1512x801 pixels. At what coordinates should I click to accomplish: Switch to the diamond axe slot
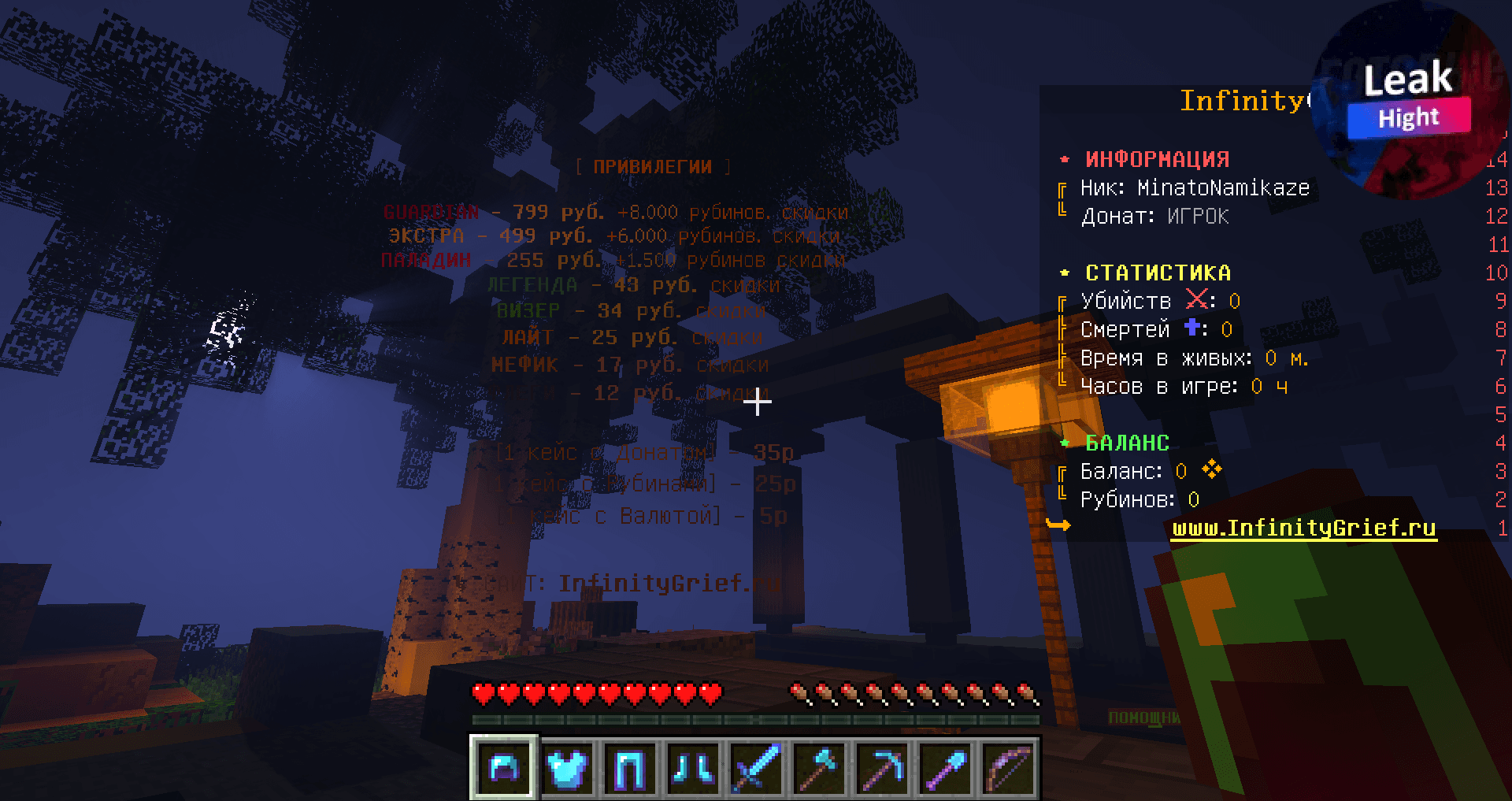tap(819, 767)
